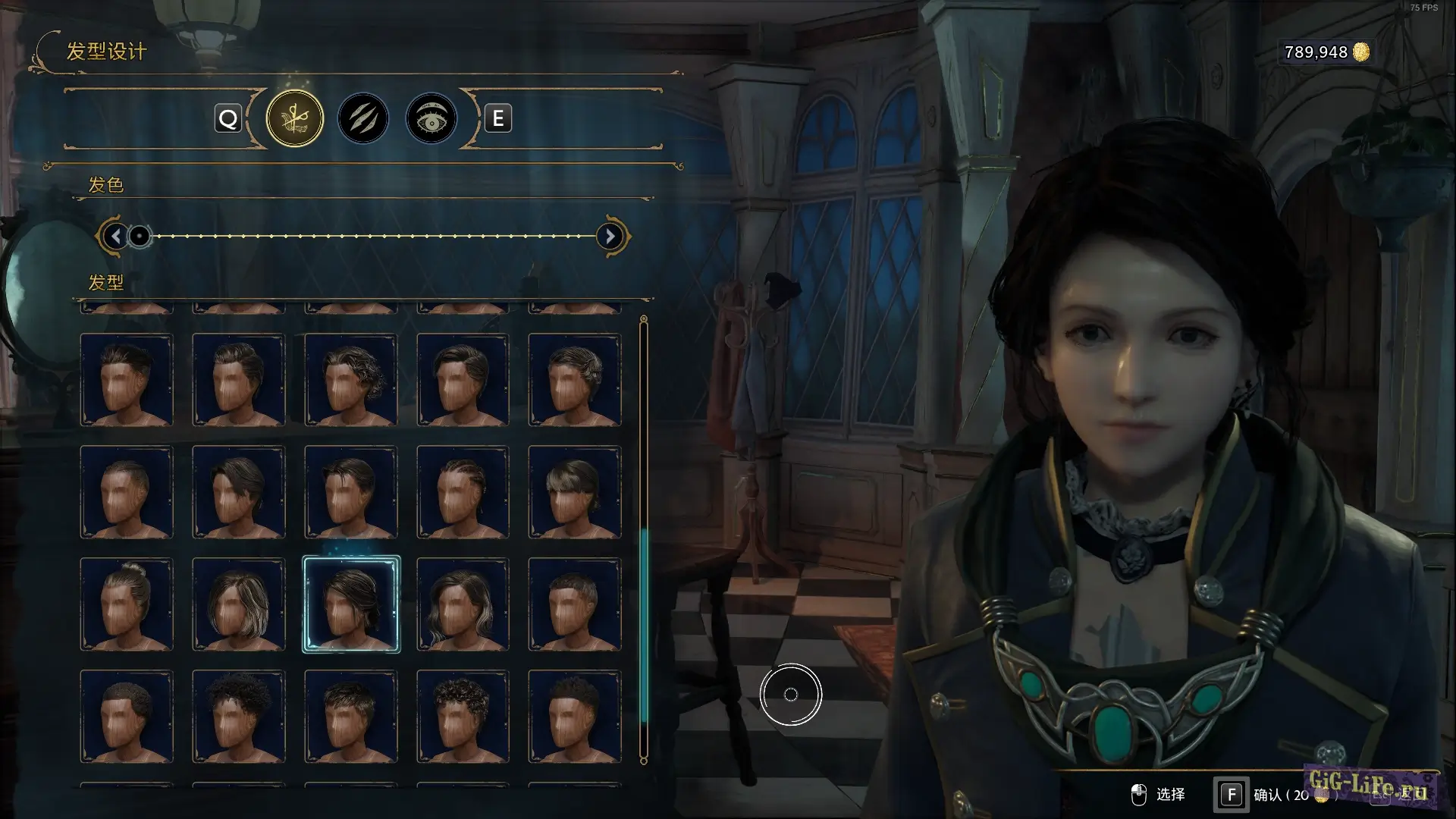
Task: Select the bob with blond tips hairstyle
Action: click(239, 604)
